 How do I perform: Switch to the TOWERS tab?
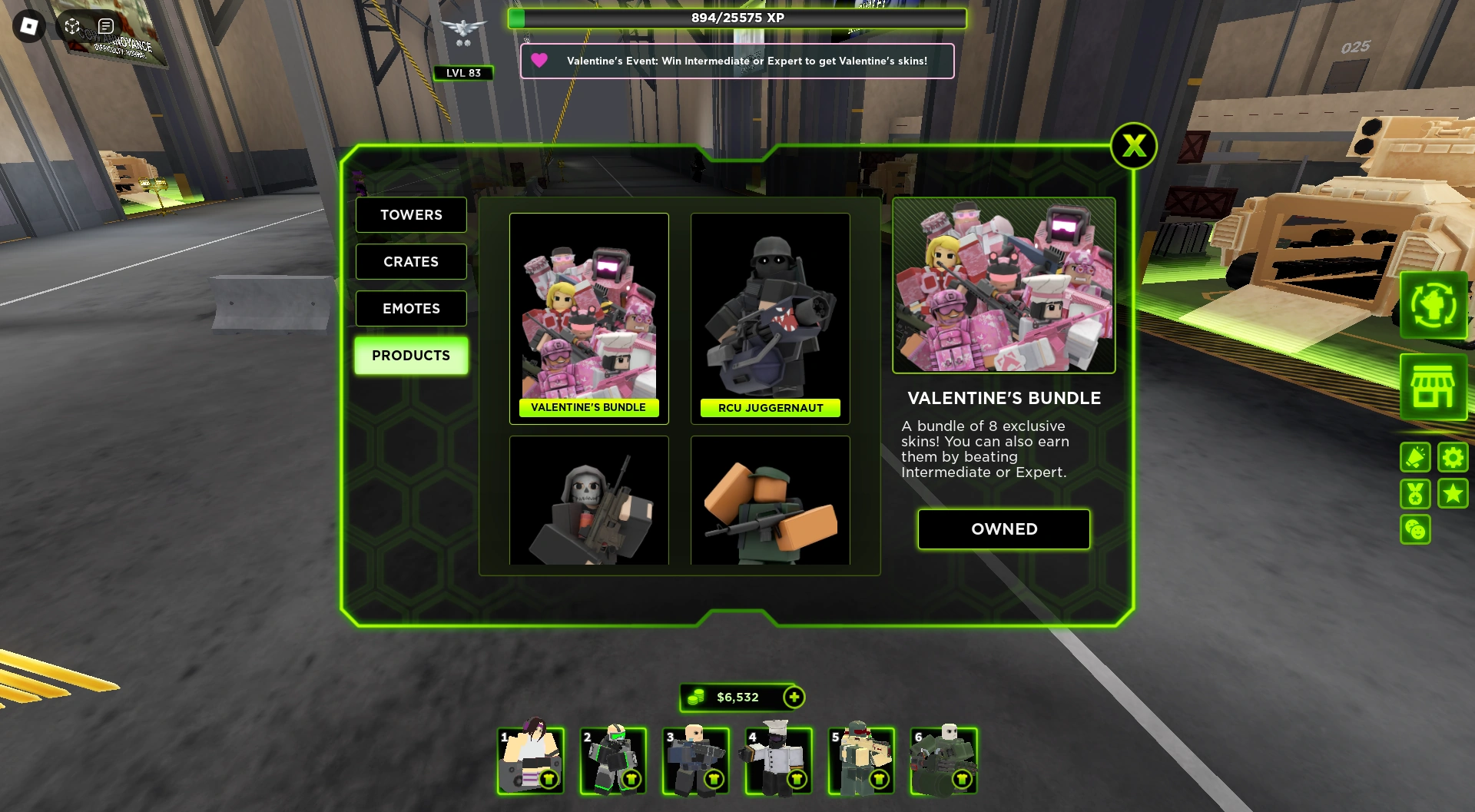(x=411, y=215)
